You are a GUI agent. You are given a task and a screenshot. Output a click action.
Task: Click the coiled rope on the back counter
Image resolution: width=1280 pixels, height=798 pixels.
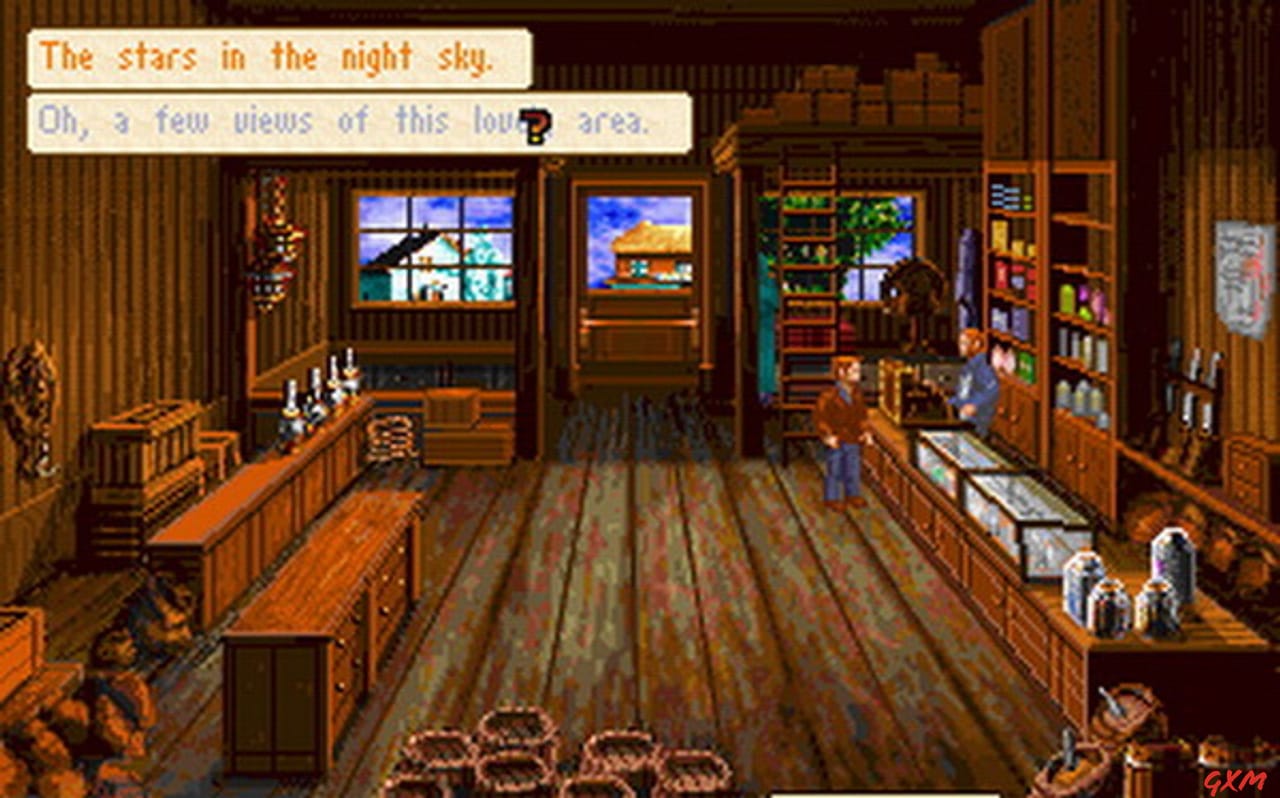(390, 435)
